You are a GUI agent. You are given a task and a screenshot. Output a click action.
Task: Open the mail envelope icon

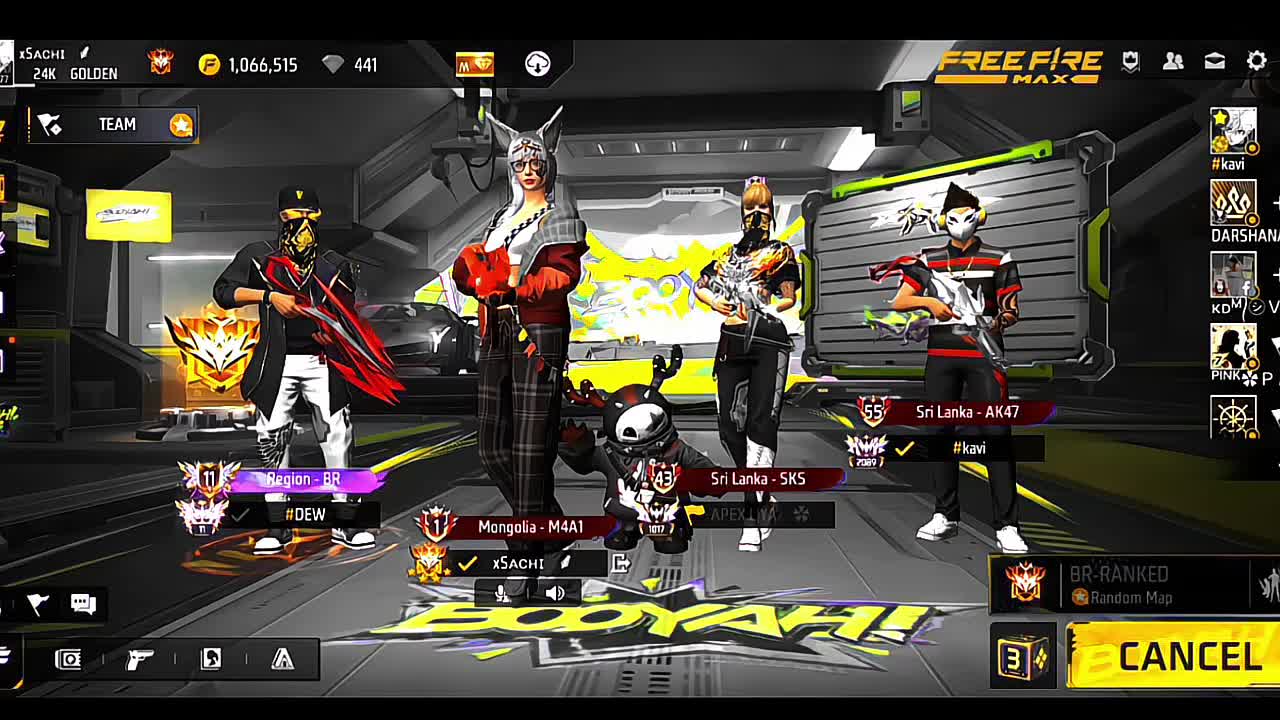pos(1215,62)
